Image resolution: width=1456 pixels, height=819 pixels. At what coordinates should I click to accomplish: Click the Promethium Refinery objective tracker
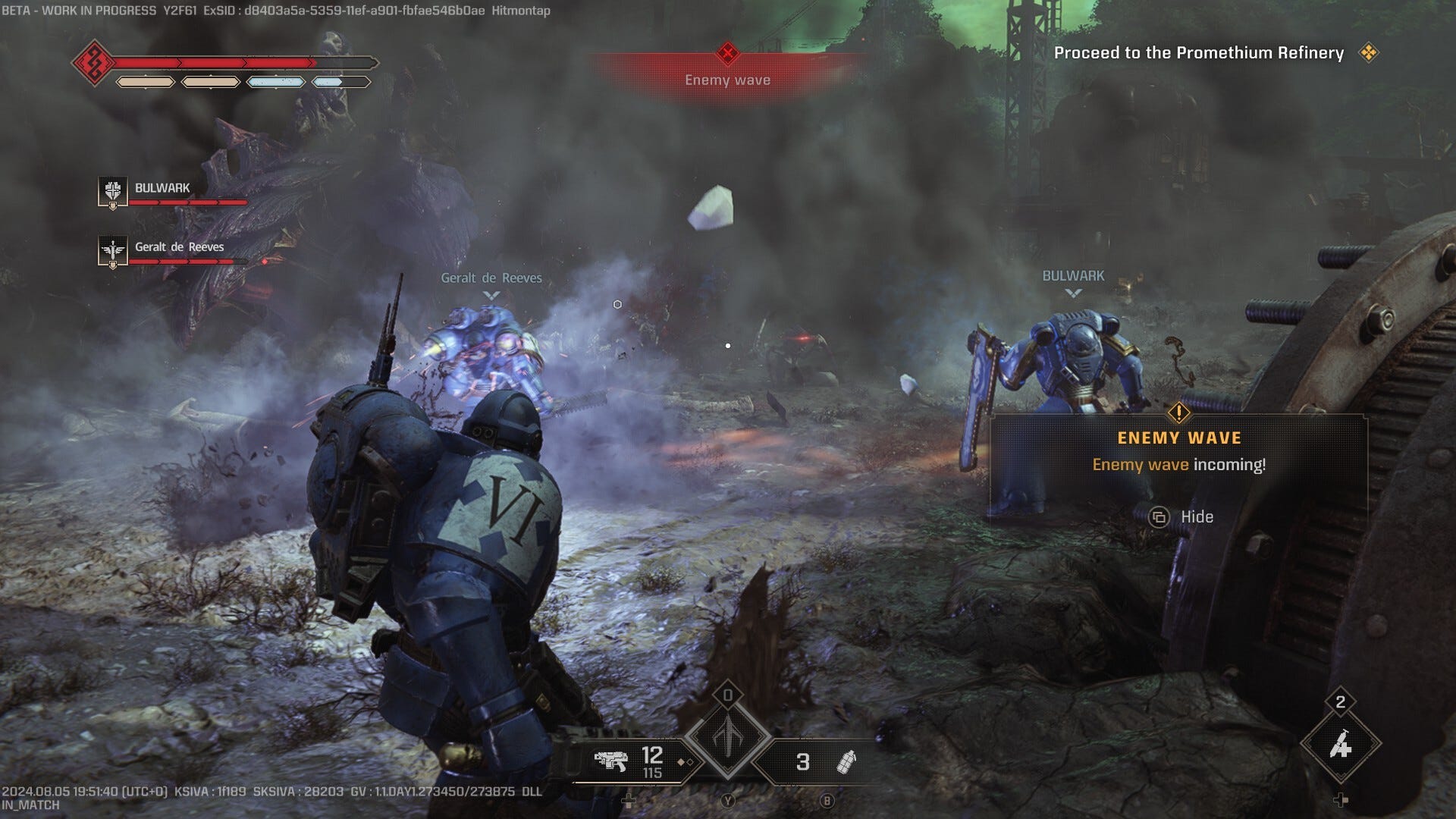[x=1199, y=53]
